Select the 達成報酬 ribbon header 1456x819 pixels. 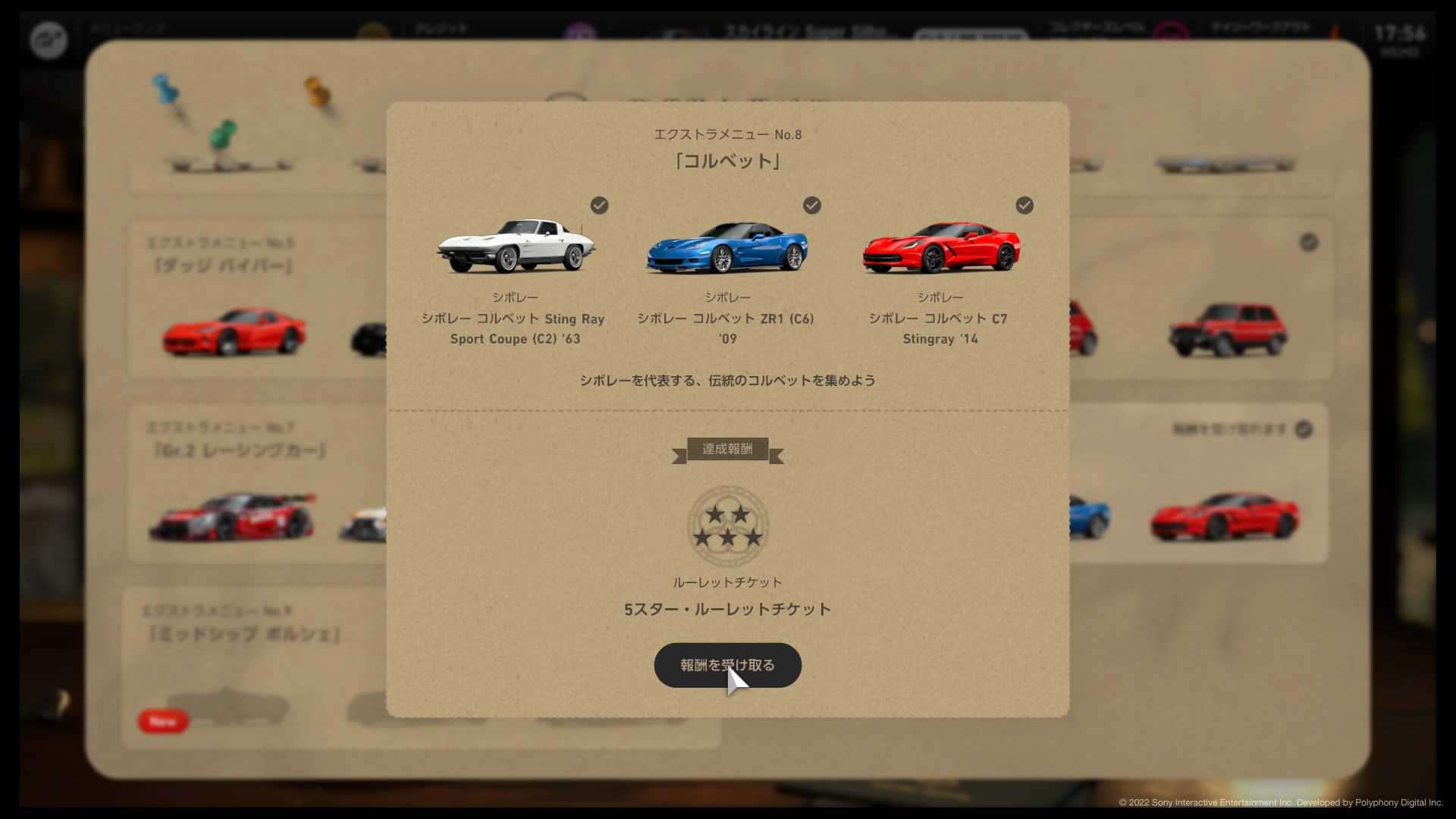(x=726, y=450)
